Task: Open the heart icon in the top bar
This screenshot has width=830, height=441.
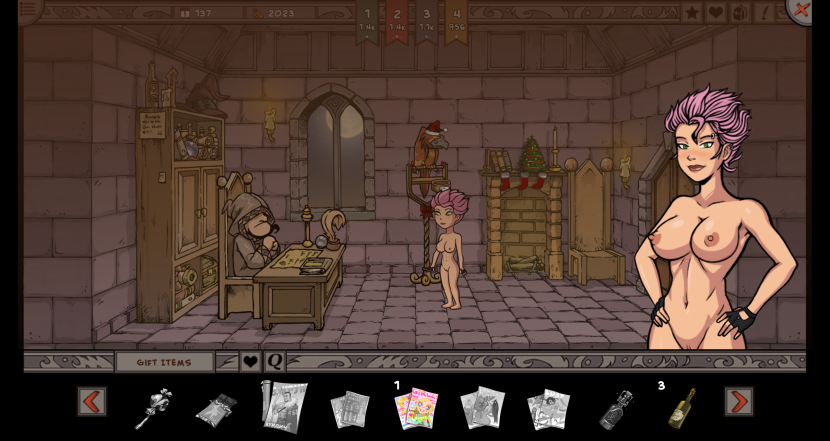Action: tap(716, 12)
